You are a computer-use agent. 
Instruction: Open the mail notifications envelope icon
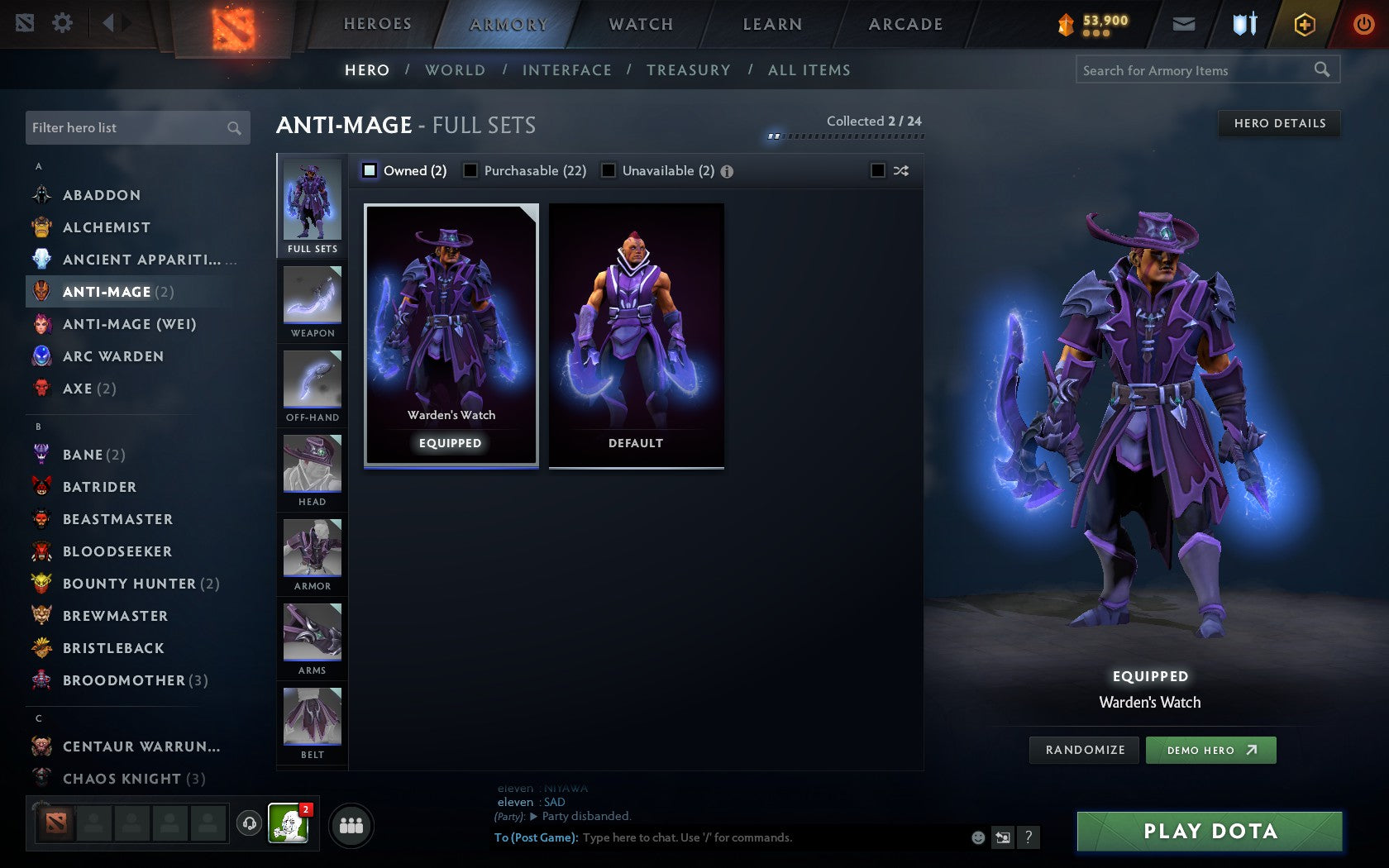click(x=1184, y=24)
